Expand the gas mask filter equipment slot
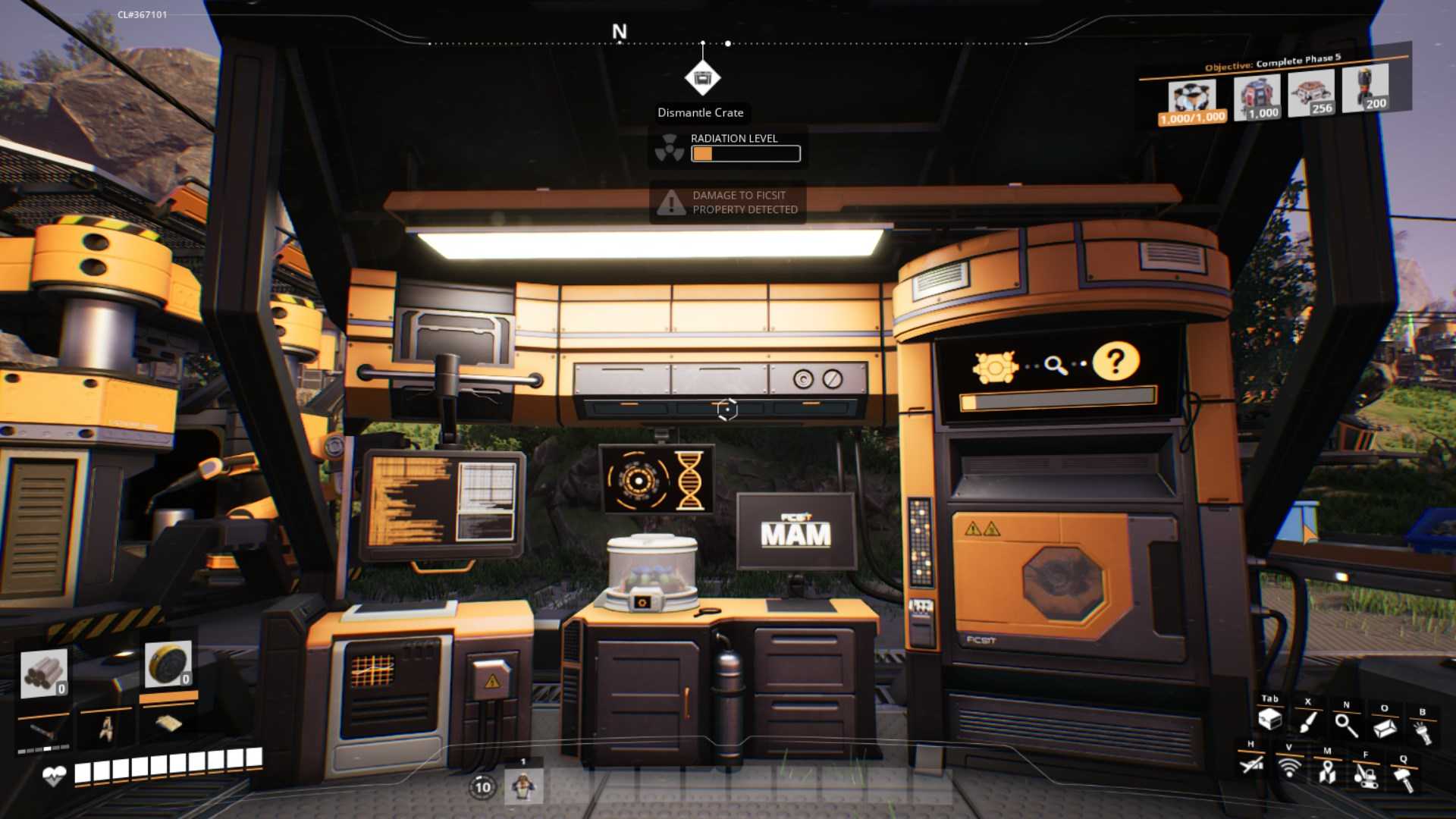This screenshot has width=1456, height=819. [x=167, y=664]
